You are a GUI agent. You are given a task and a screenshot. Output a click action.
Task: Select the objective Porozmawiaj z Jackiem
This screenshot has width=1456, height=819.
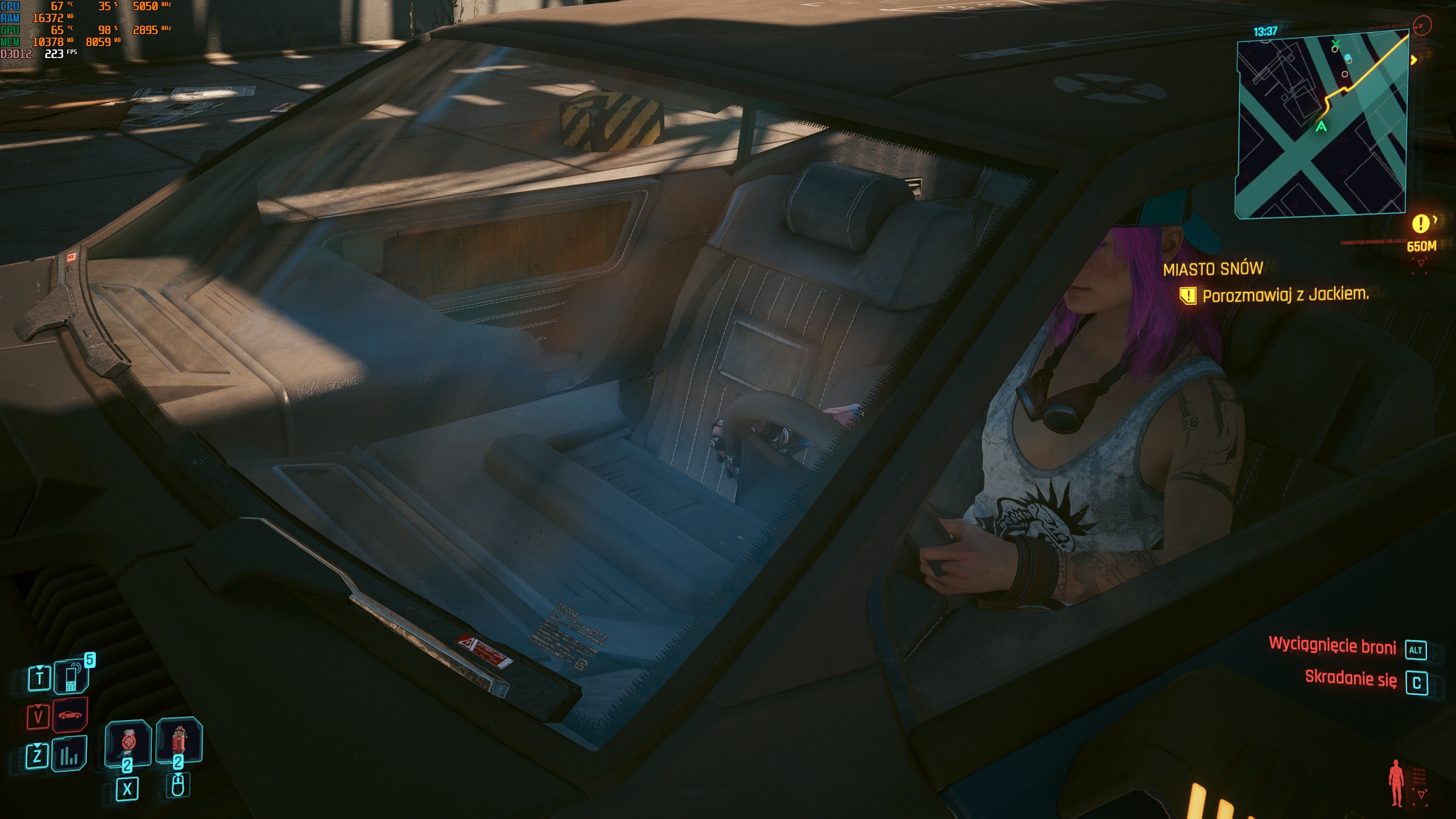pos(1285,295)
